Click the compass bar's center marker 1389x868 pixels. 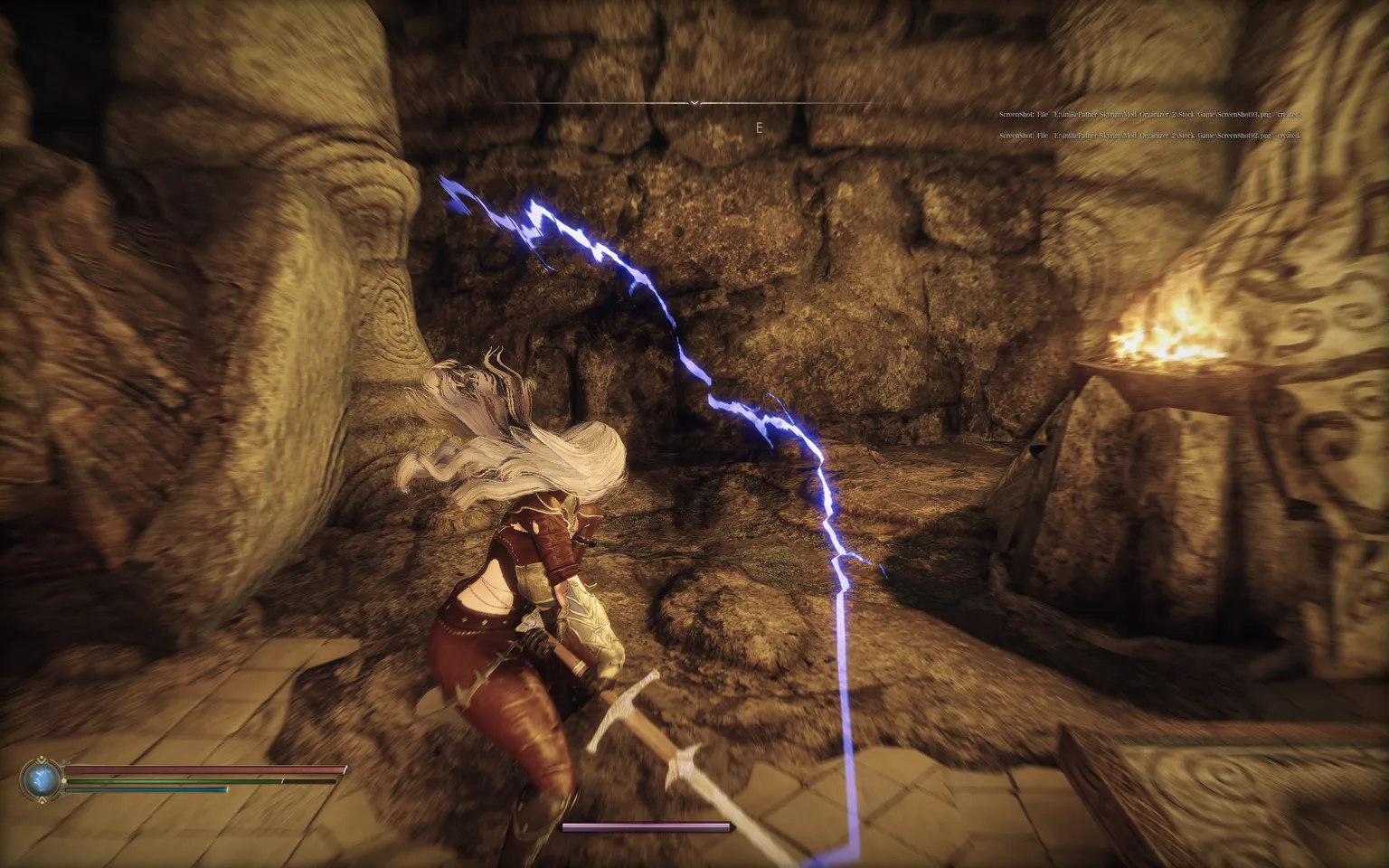(x=694, y=104)
